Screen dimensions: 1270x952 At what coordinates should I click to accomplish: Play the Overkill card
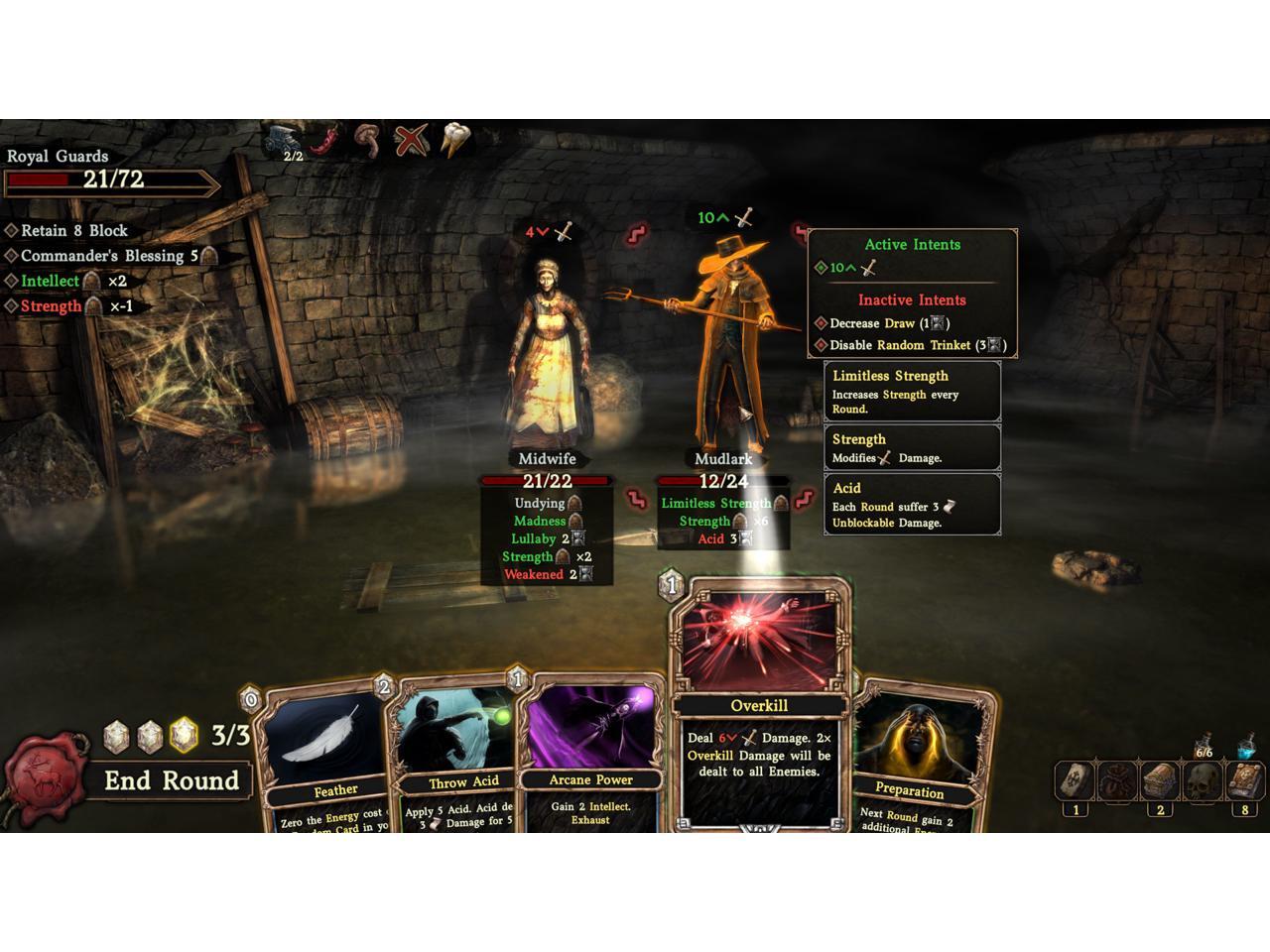[x=761, y=706]
